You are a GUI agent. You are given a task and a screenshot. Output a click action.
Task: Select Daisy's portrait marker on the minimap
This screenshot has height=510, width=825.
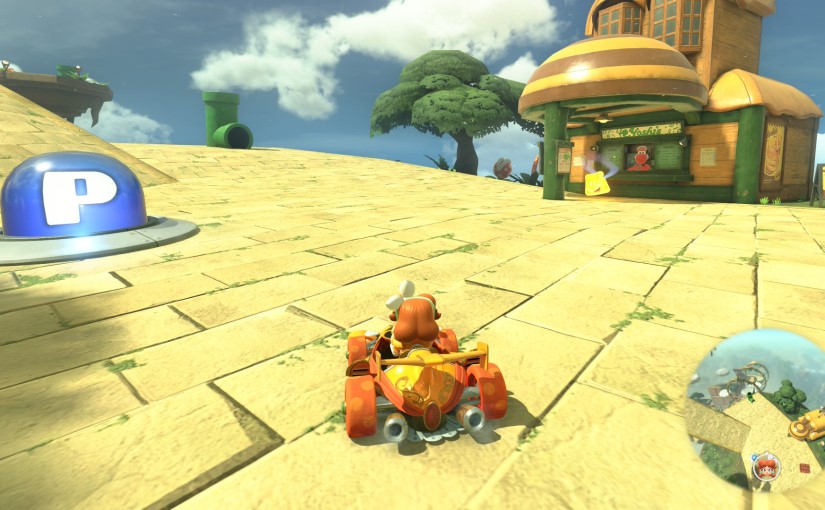tap(766, 466)
